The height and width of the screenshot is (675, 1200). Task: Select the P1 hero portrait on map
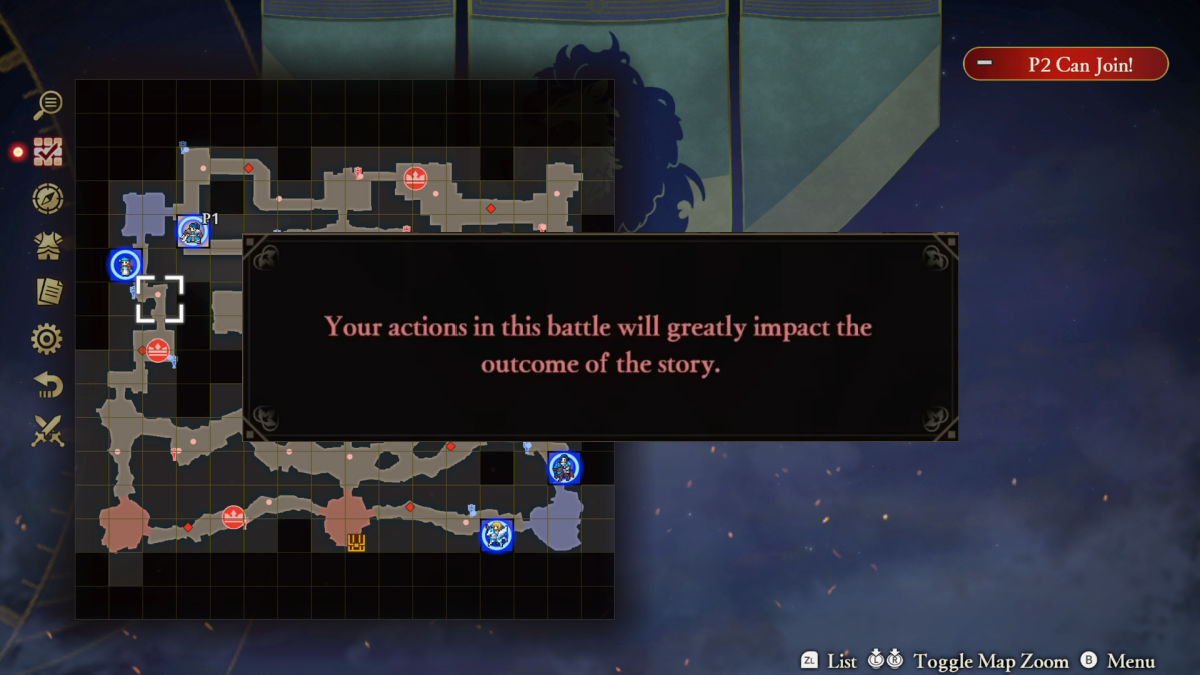pos(192,232)
